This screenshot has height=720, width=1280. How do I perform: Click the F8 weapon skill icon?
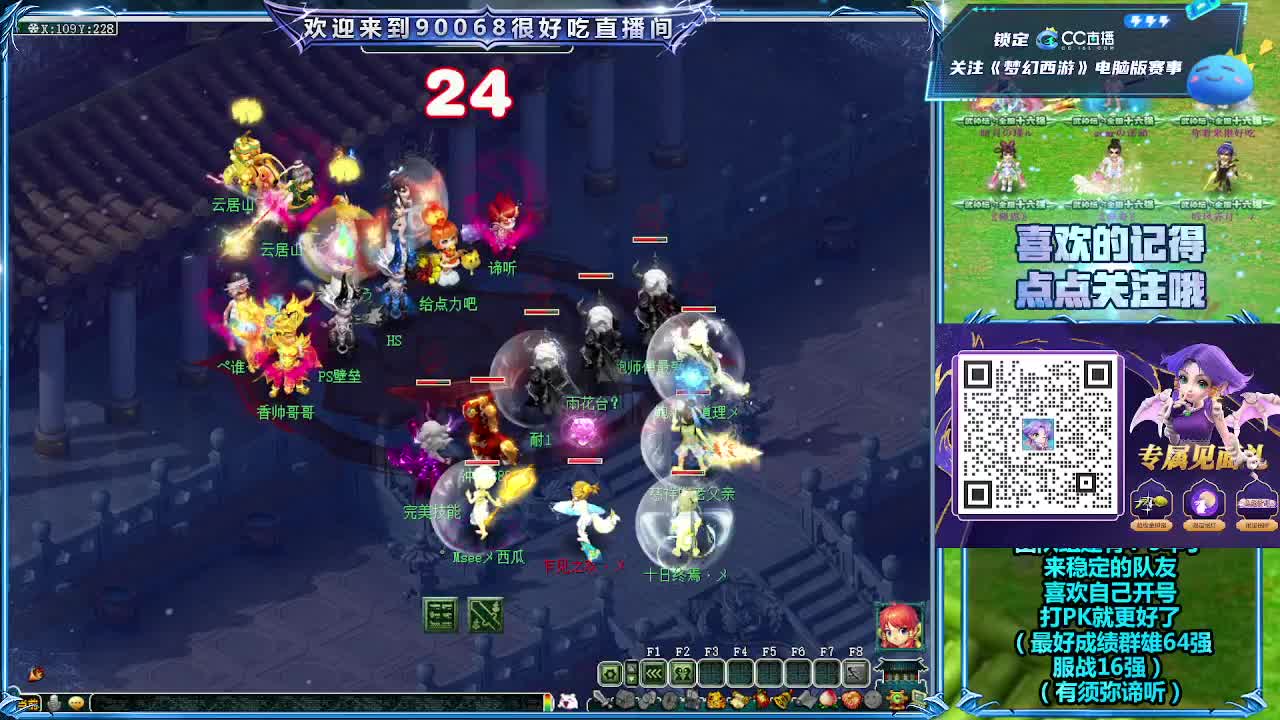[x=857, y=671]
